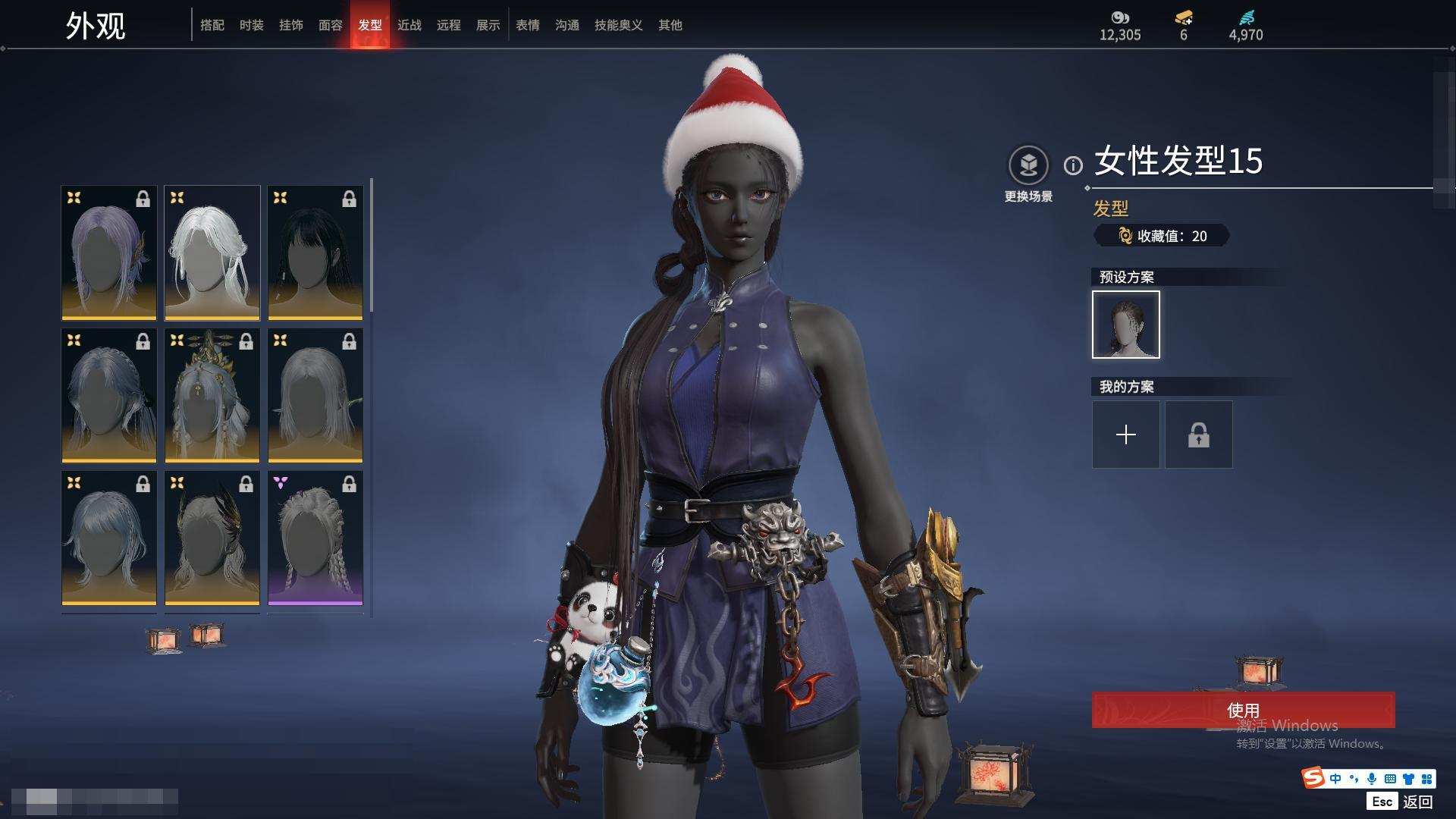
Task: Add a new scheme with the plus slot
Action: point(1126,435)
